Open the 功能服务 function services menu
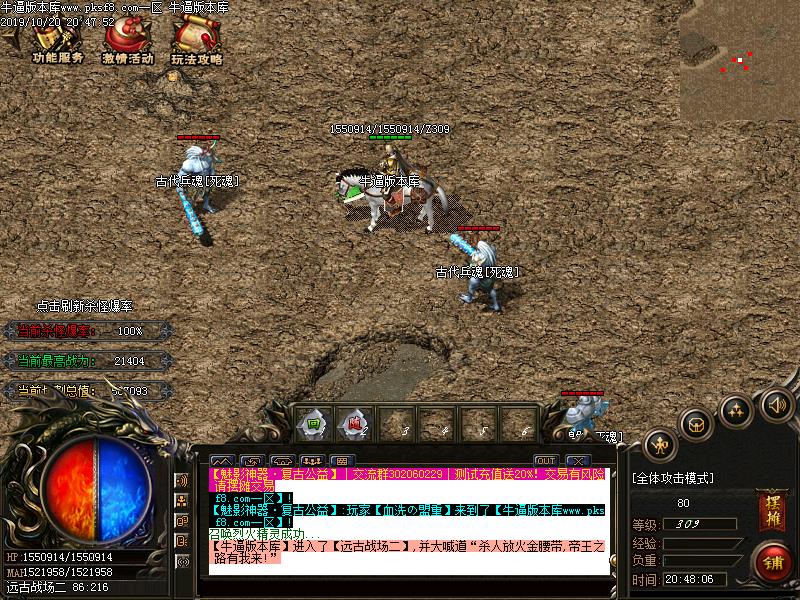 (56, 42)
